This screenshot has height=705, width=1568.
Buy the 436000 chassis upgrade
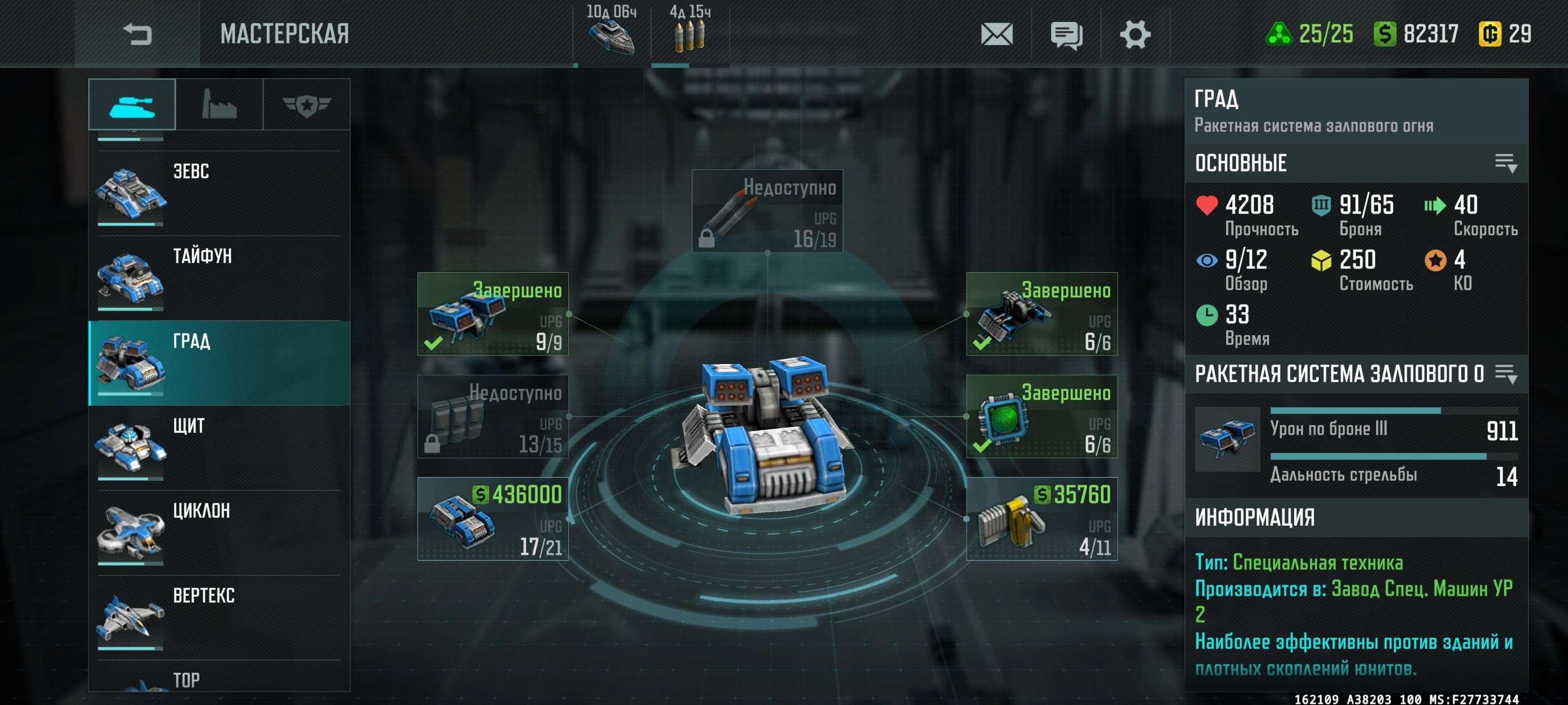[x=493, y=519]
